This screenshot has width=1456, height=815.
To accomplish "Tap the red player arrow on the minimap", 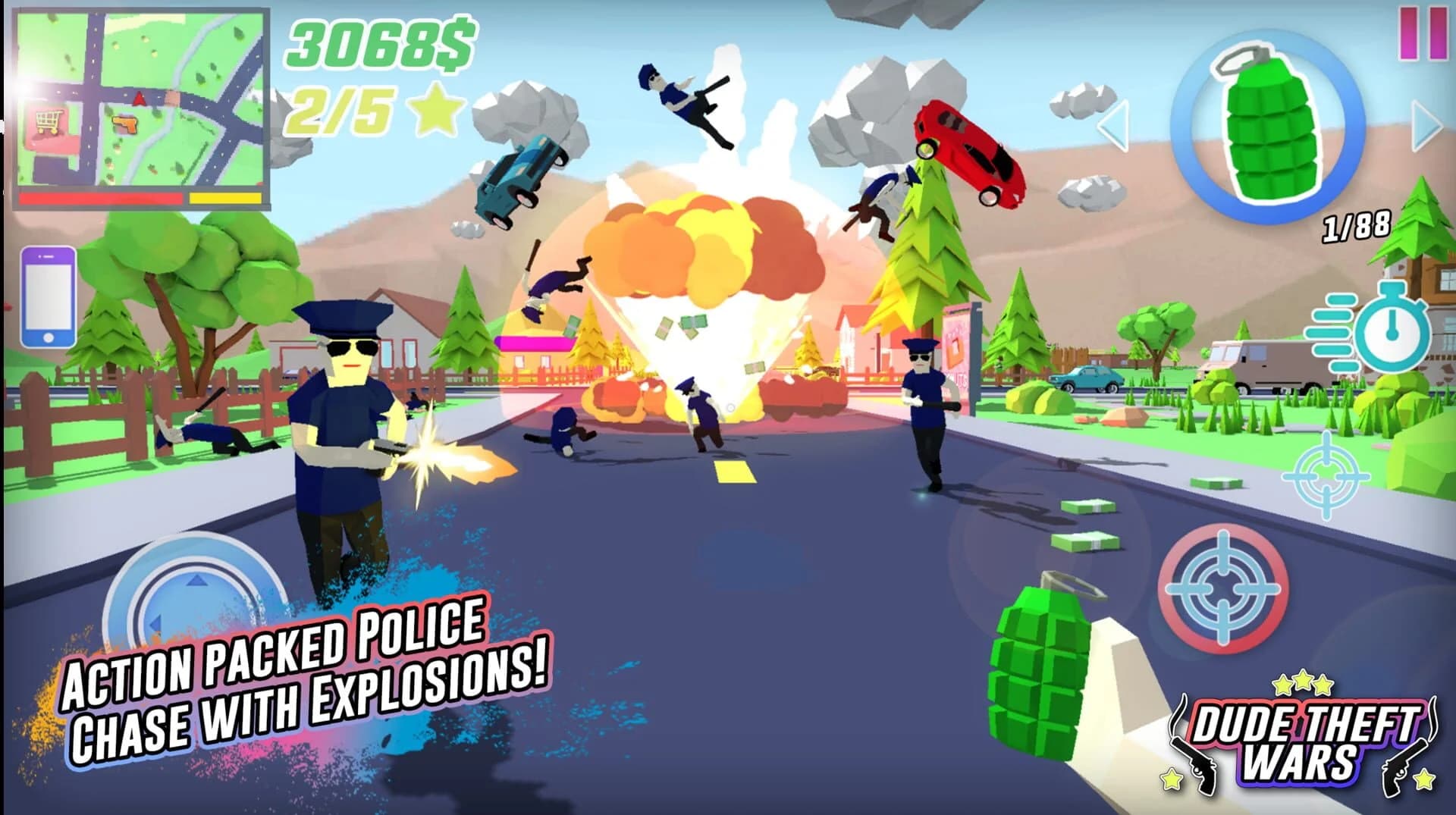I will (140, 97).
